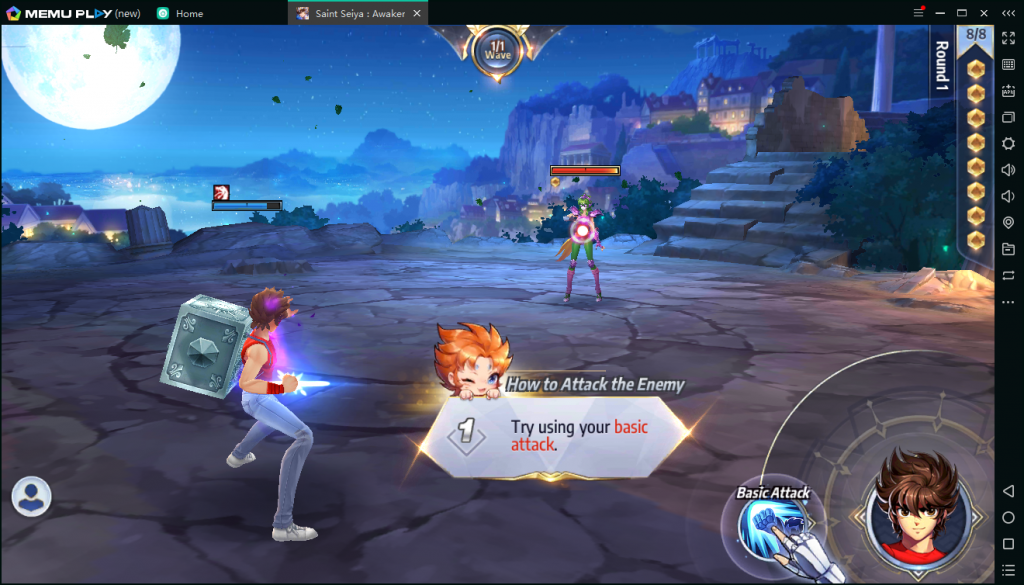This screenshot has width=1024, height=585.
Task: Click the Android home circle button
Action: point(1008,518)
